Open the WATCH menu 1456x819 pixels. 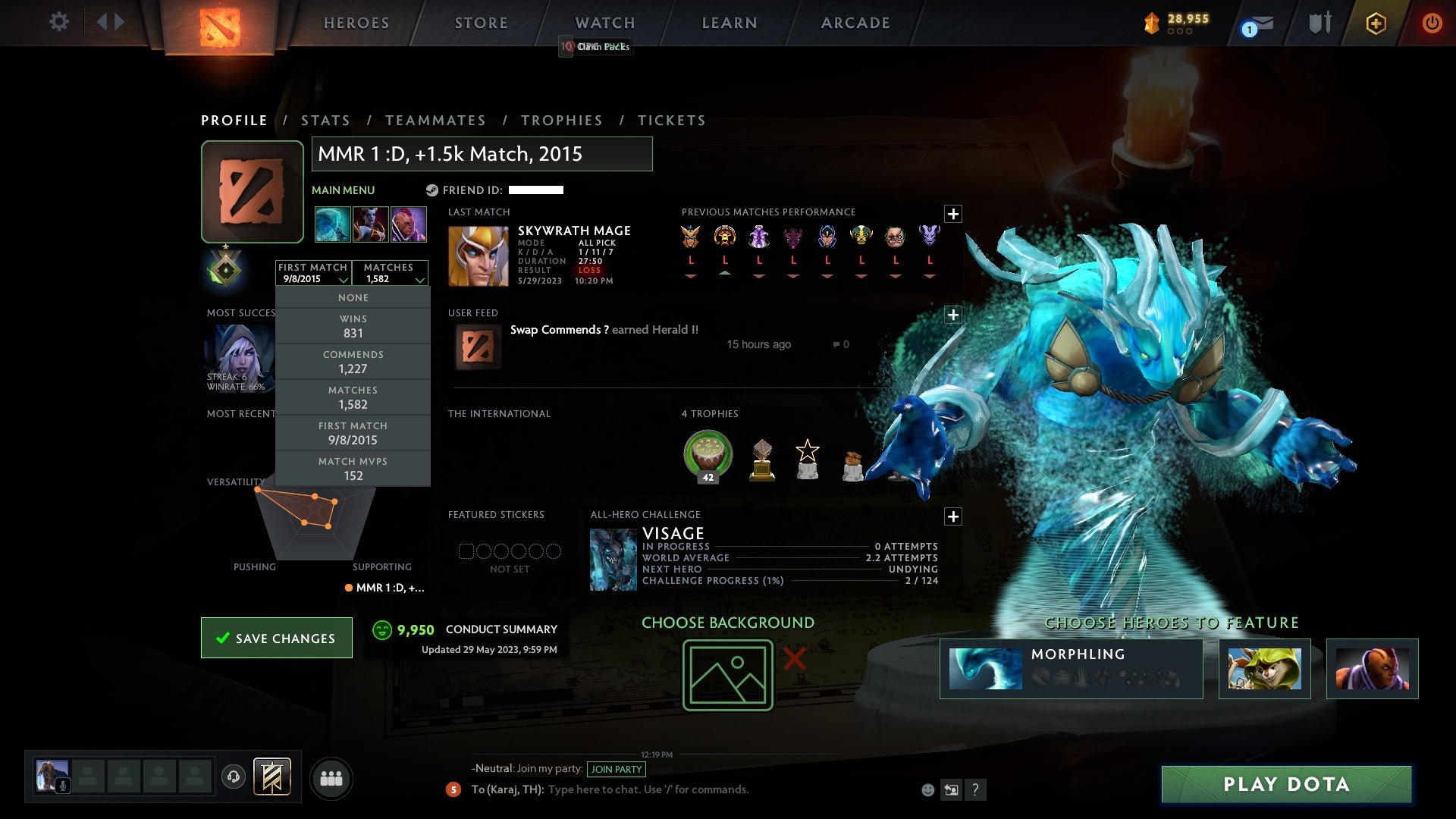click(604, 22)
